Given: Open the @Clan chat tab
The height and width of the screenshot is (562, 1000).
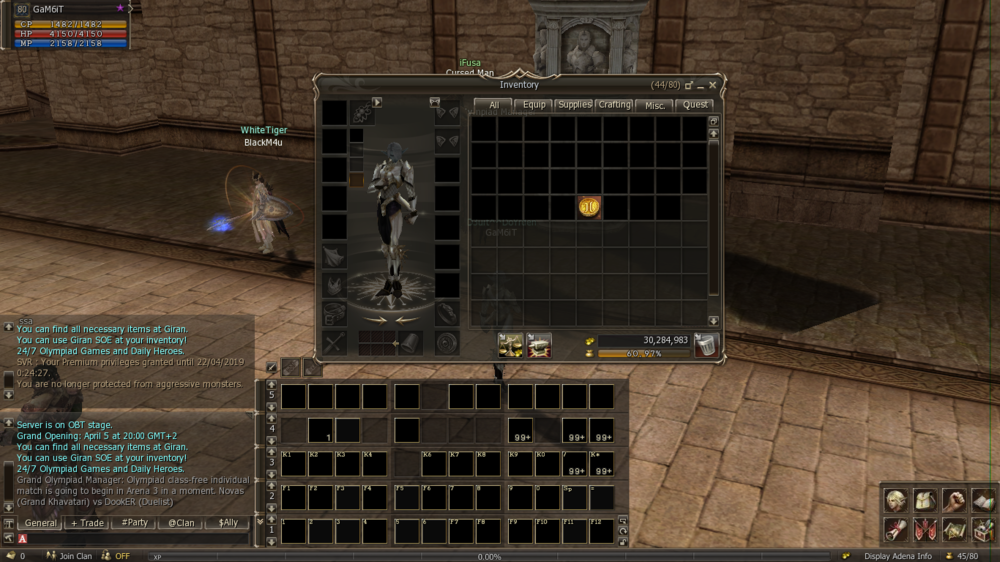Looking at the screenshot, I should pyautogui.click(x=181, y=523).
